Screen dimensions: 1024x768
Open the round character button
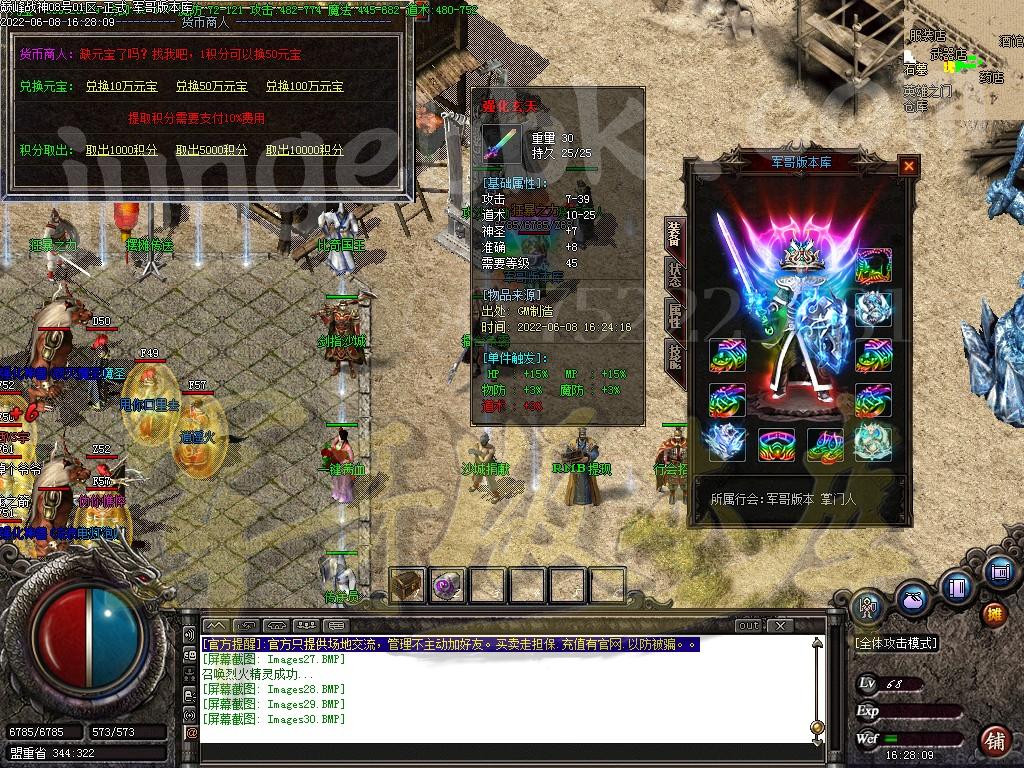867,604
